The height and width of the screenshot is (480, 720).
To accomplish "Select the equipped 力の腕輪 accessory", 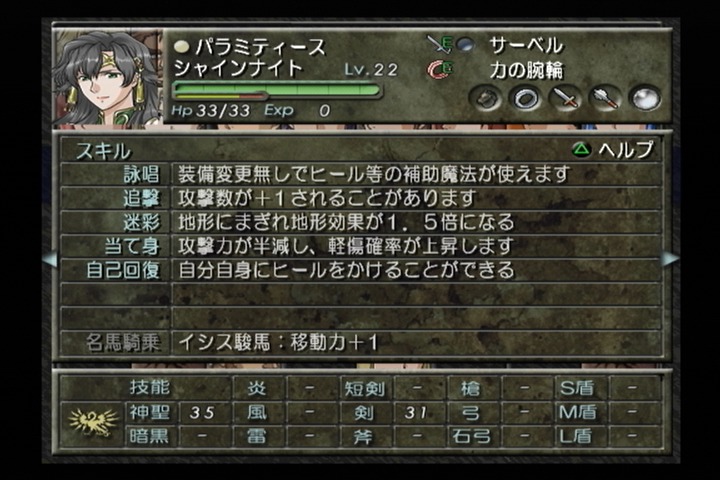I will click(525, 70).
